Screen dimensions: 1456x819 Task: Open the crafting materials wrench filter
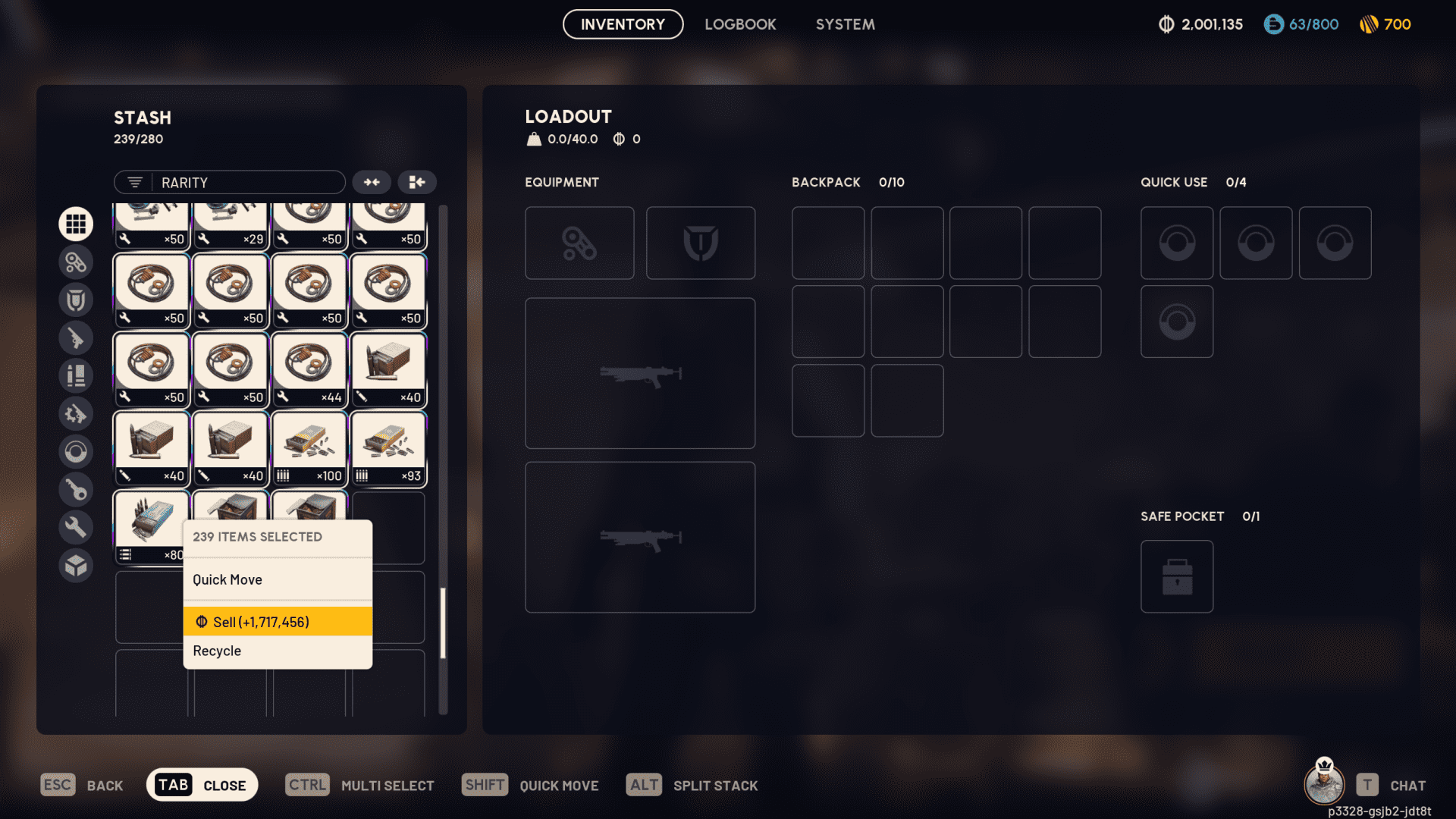click(x=76, y=526)
